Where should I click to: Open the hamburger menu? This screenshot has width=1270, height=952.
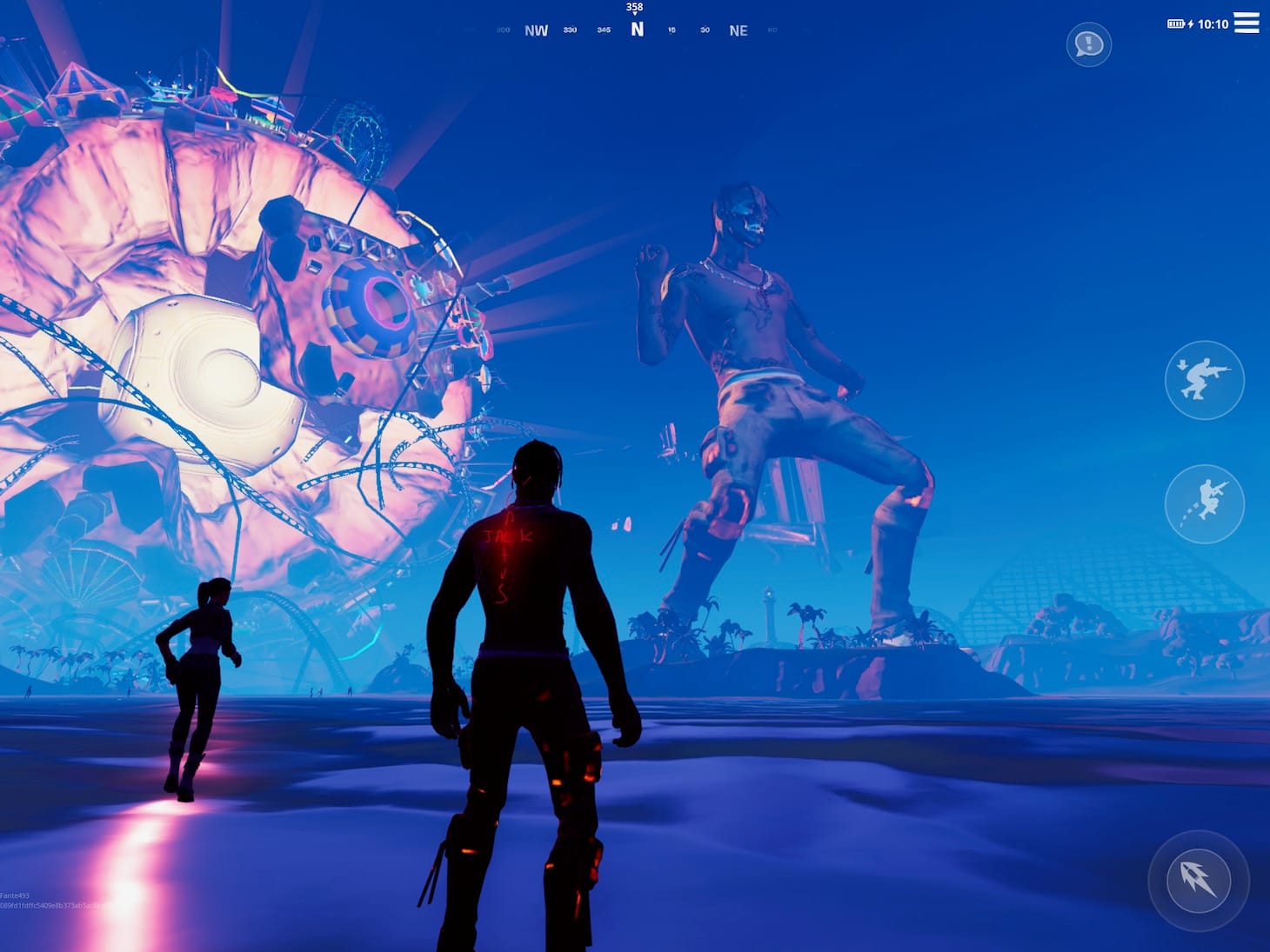pyautogui.click(x=1247, y=23)
